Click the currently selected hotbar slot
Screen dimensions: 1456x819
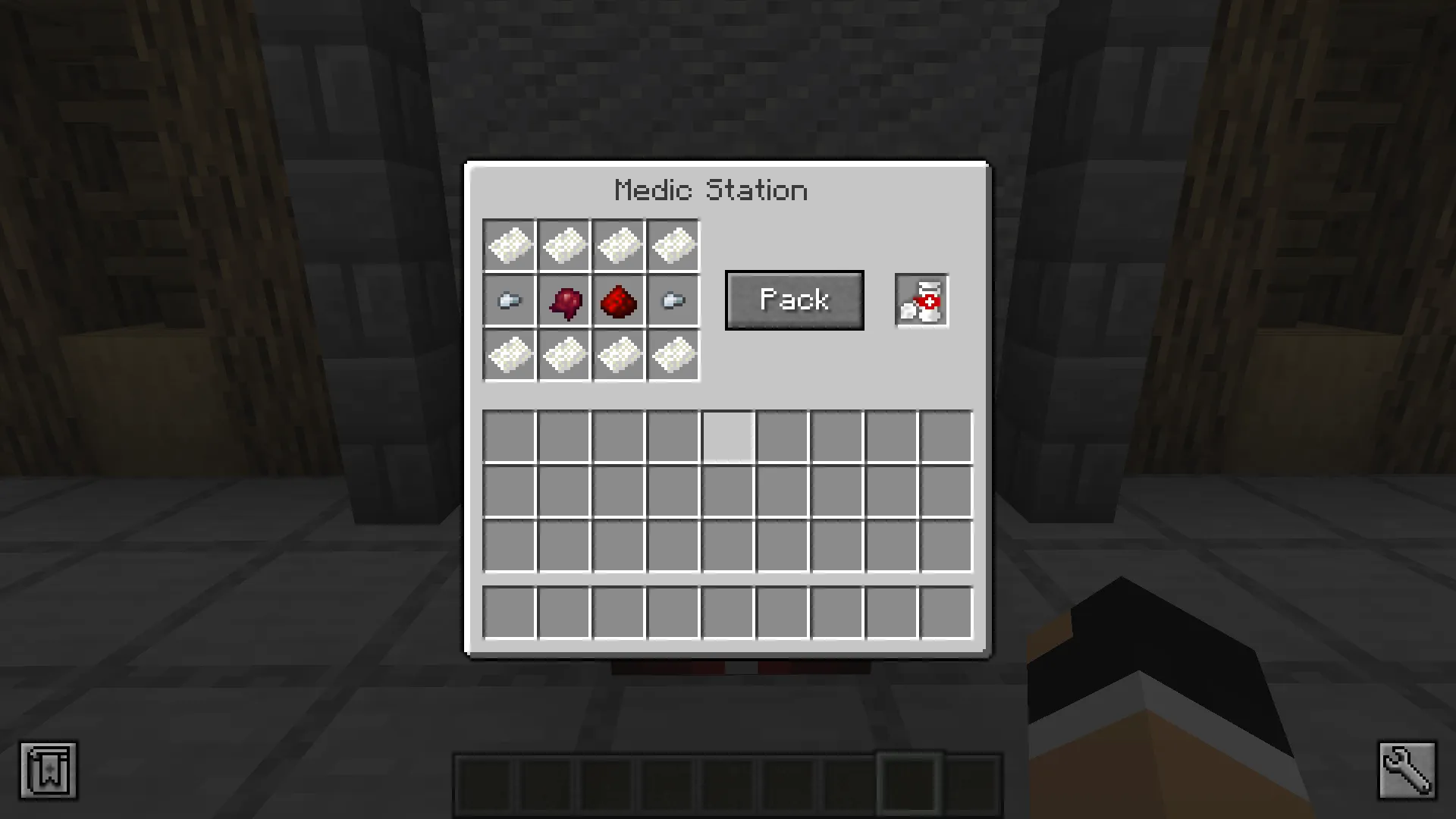[x=908, y=783]
